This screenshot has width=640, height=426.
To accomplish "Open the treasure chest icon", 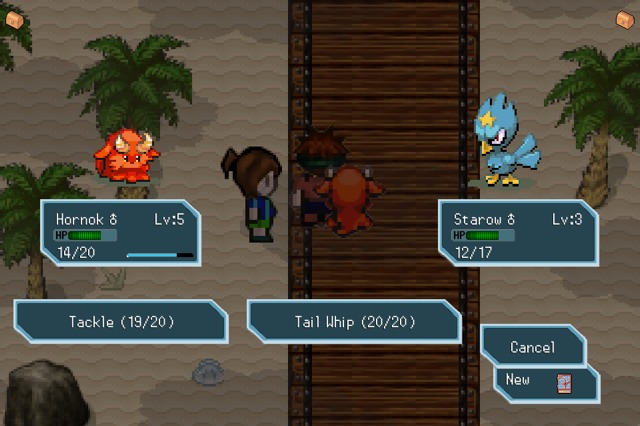I will point(625,19).
